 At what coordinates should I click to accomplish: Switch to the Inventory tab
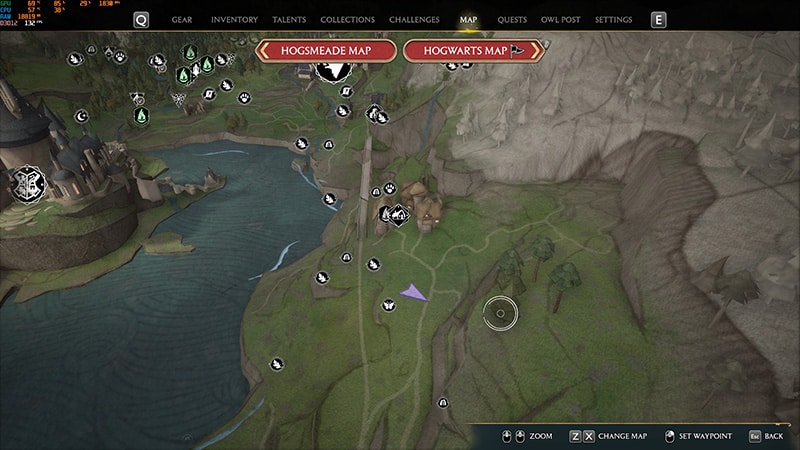(x=234, y=20)
